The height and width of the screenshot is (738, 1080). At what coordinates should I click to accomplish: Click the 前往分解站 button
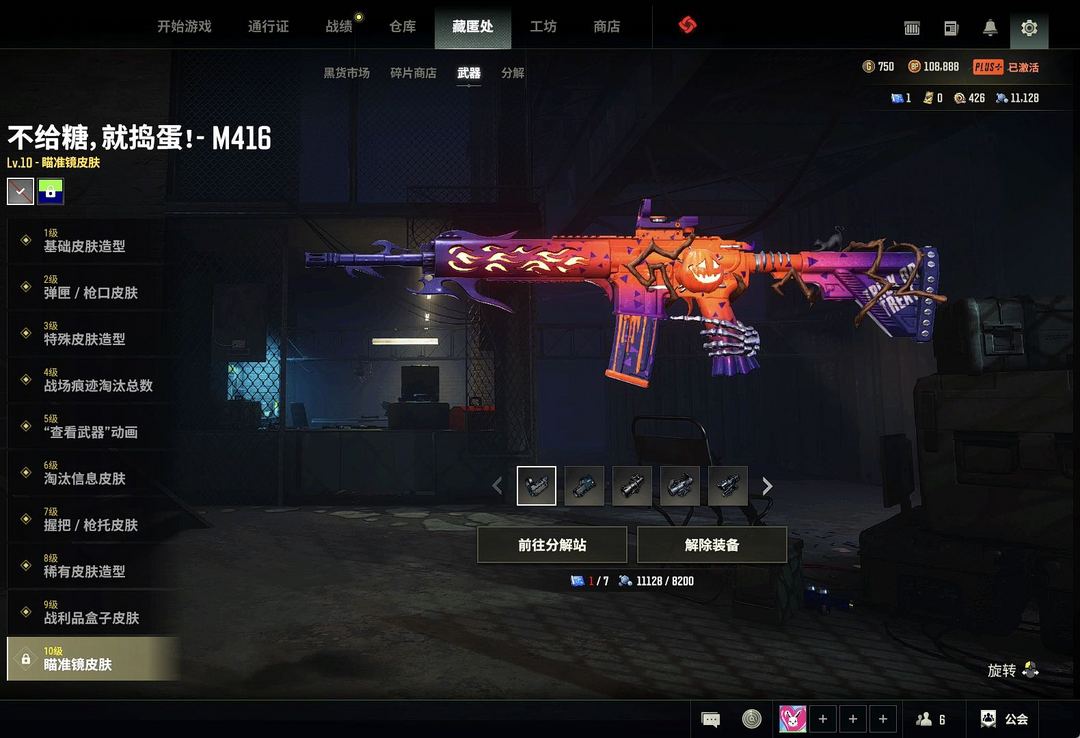pyautogui.click(x=552, y=545)
